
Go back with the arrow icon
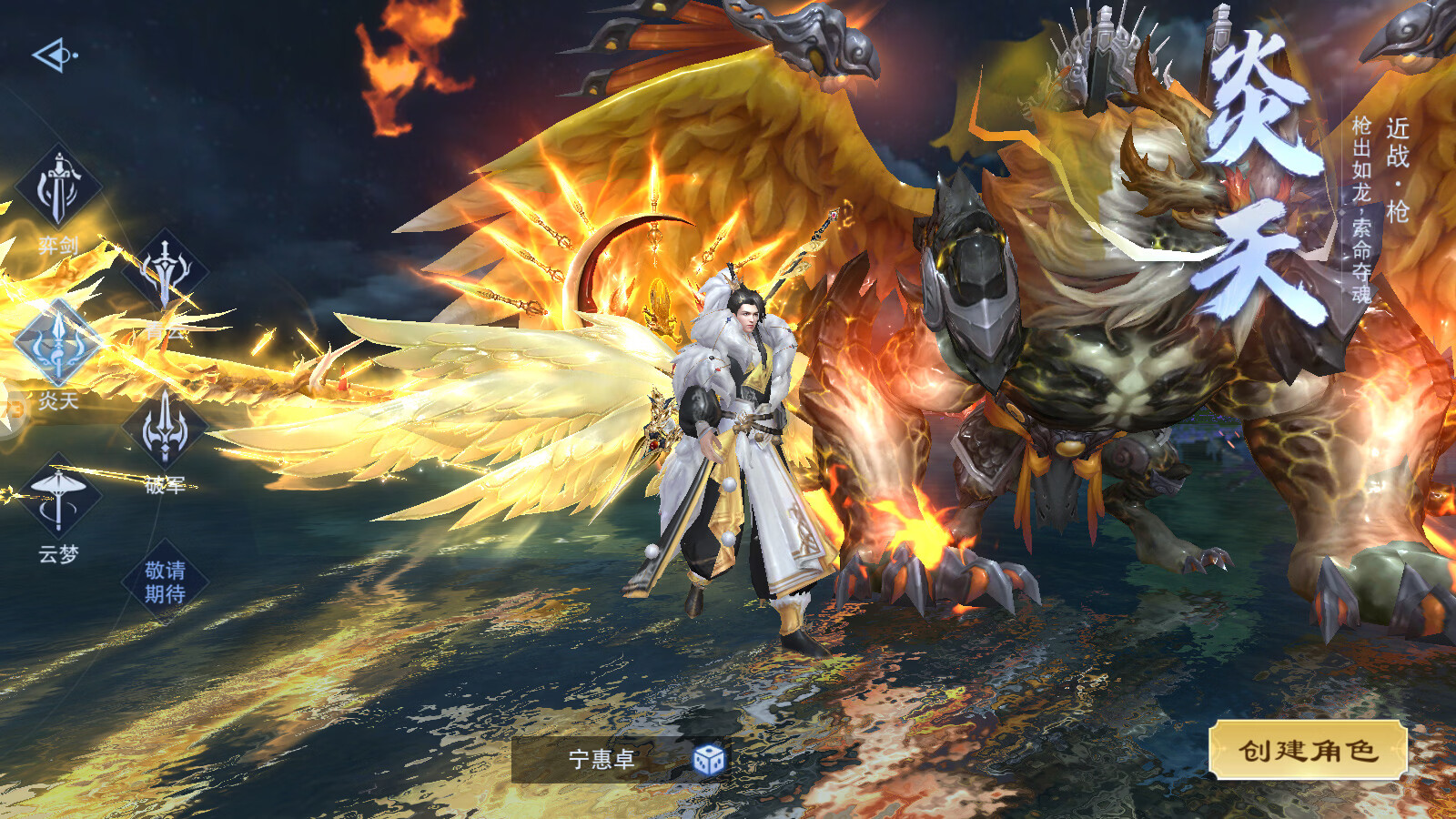[54, 56]
